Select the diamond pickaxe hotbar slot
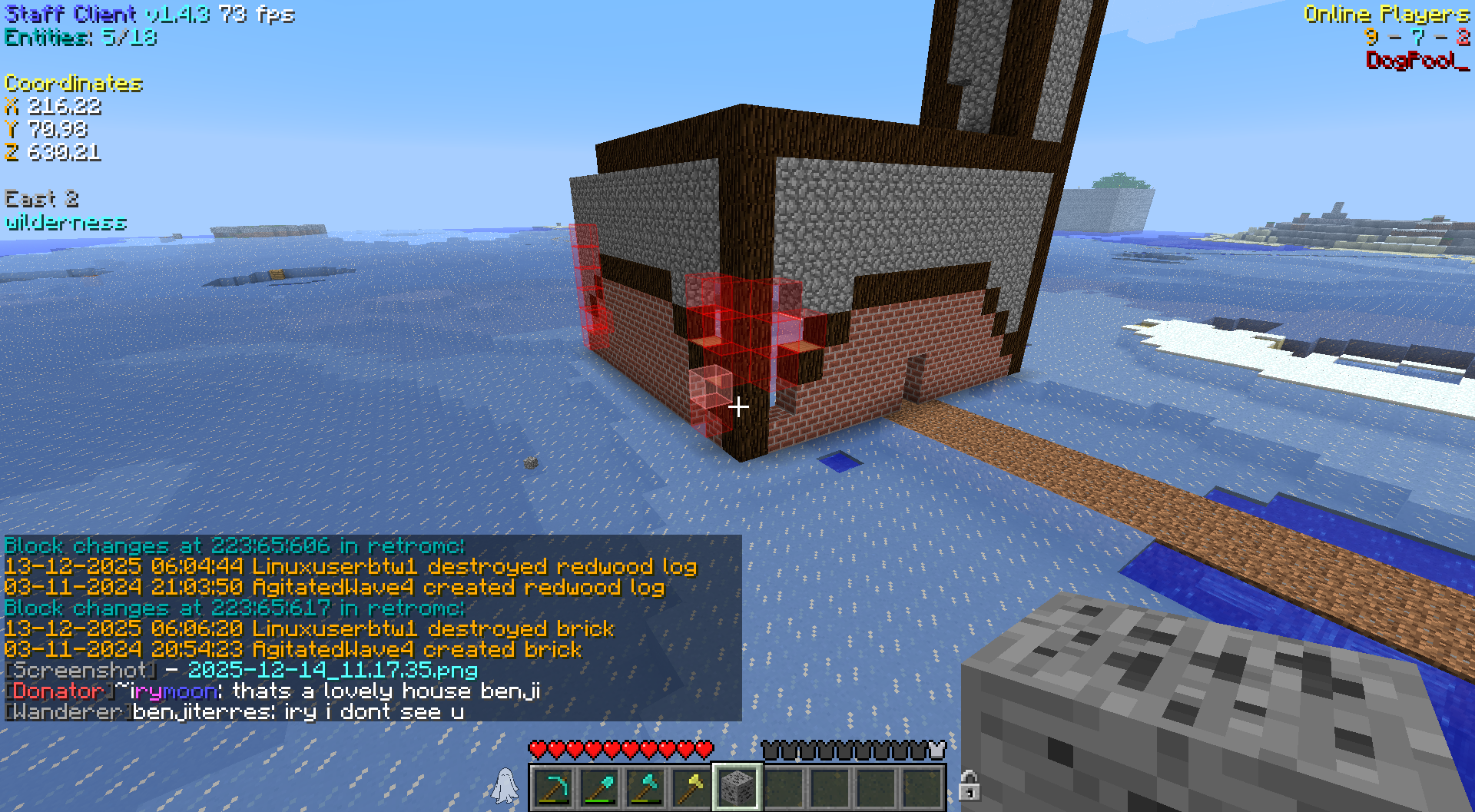Viewport: 1475px width, 812px height. pos(553,787)
